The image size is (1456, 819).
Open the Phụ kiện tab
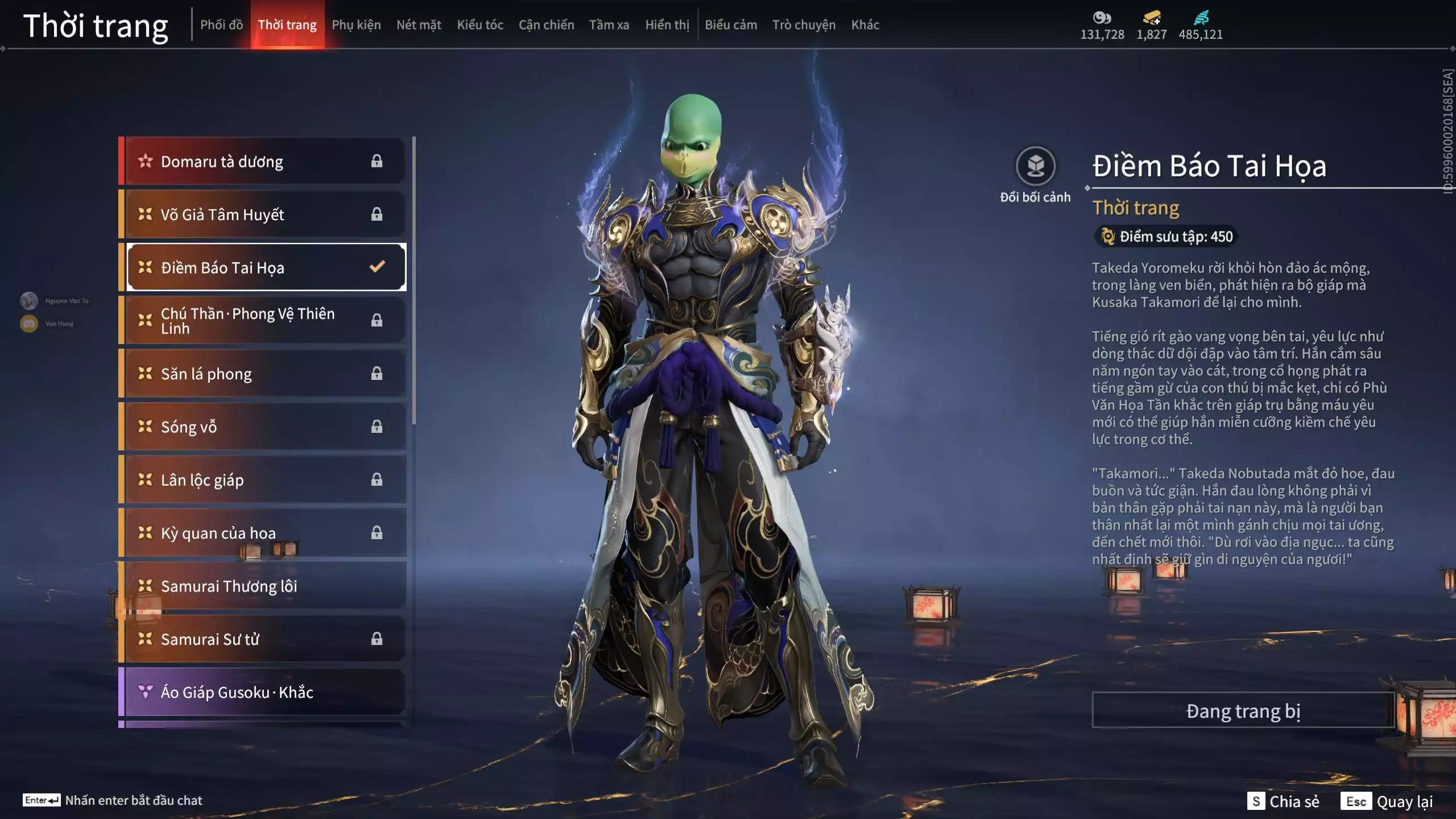[356, 24]
